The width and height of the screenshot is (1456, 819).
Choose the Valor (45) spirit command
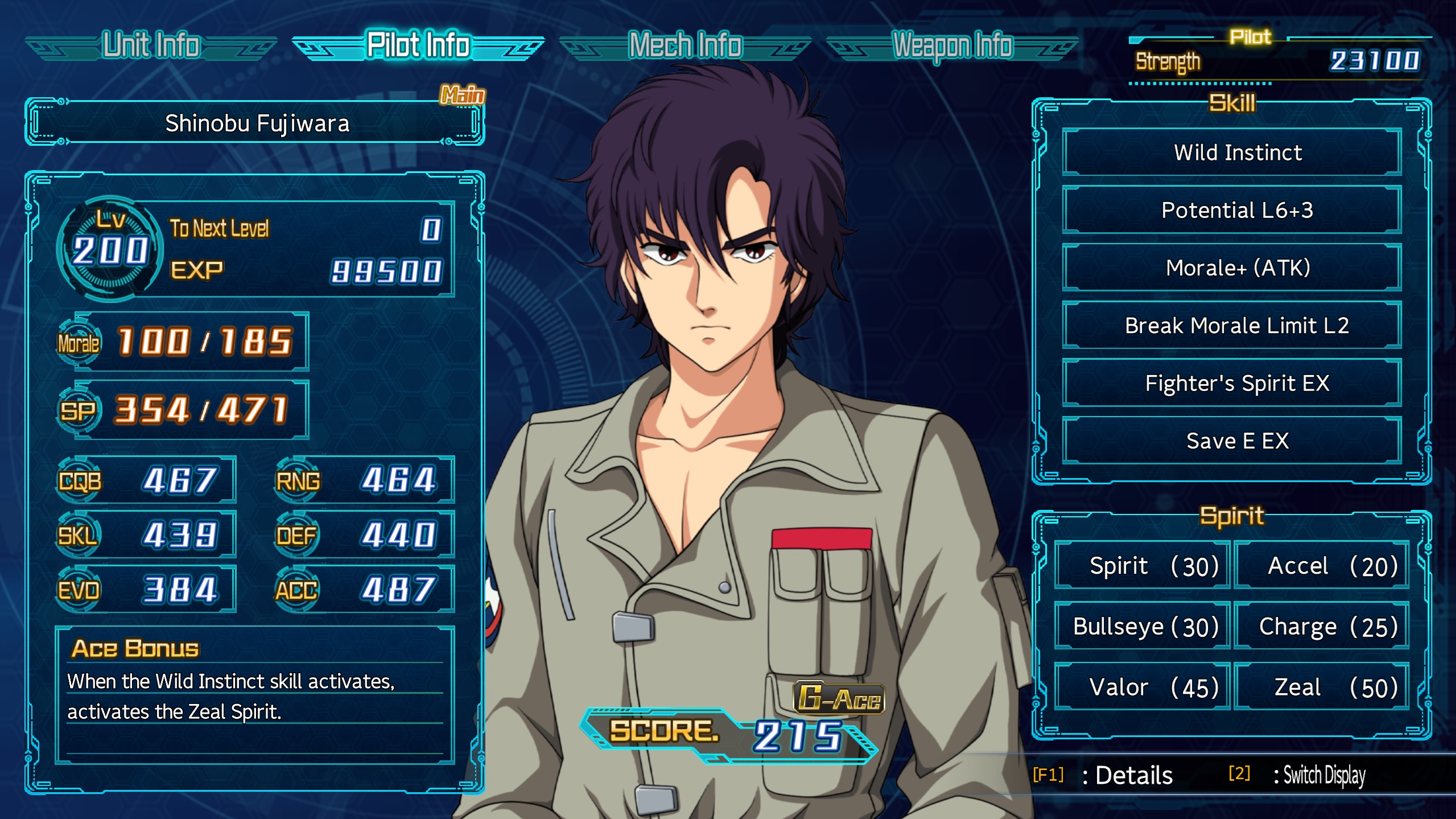click(x=1142, y=687)
